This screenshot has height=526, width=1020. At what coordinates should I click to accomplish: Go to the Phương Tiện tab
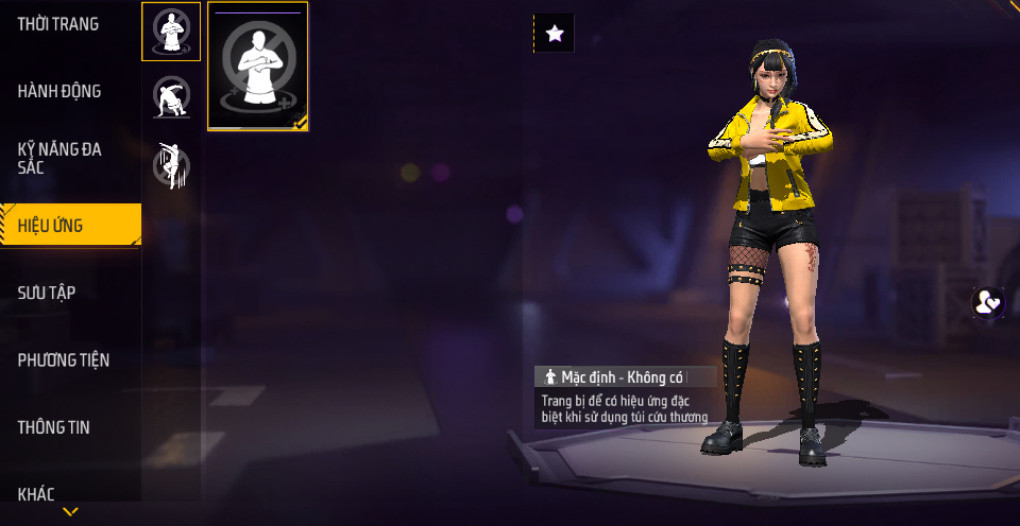pos(63,360)
